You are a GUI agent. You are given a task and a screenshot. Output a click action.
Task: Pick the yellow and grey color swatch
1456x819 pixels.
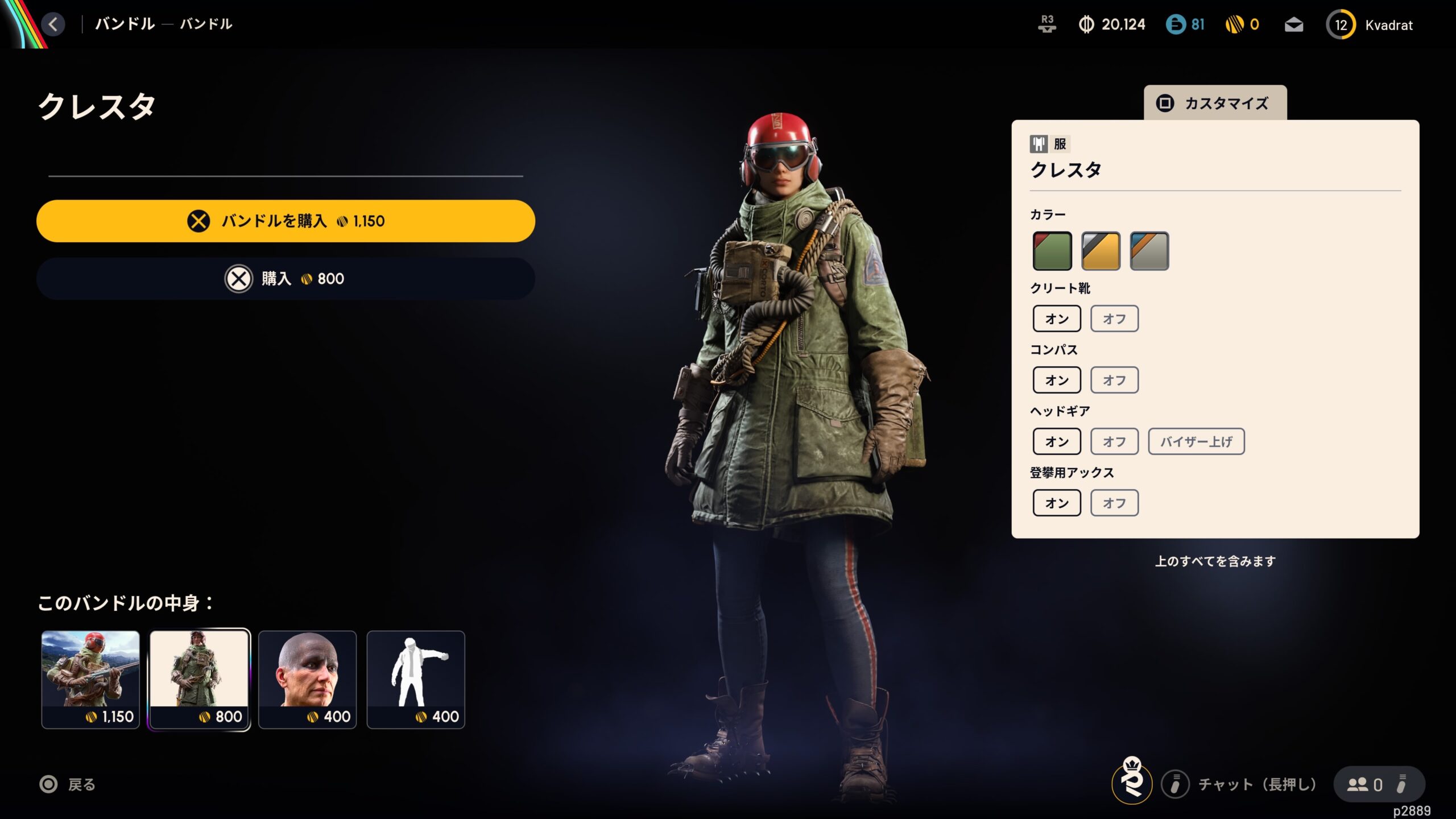(x=1101, y=251)
